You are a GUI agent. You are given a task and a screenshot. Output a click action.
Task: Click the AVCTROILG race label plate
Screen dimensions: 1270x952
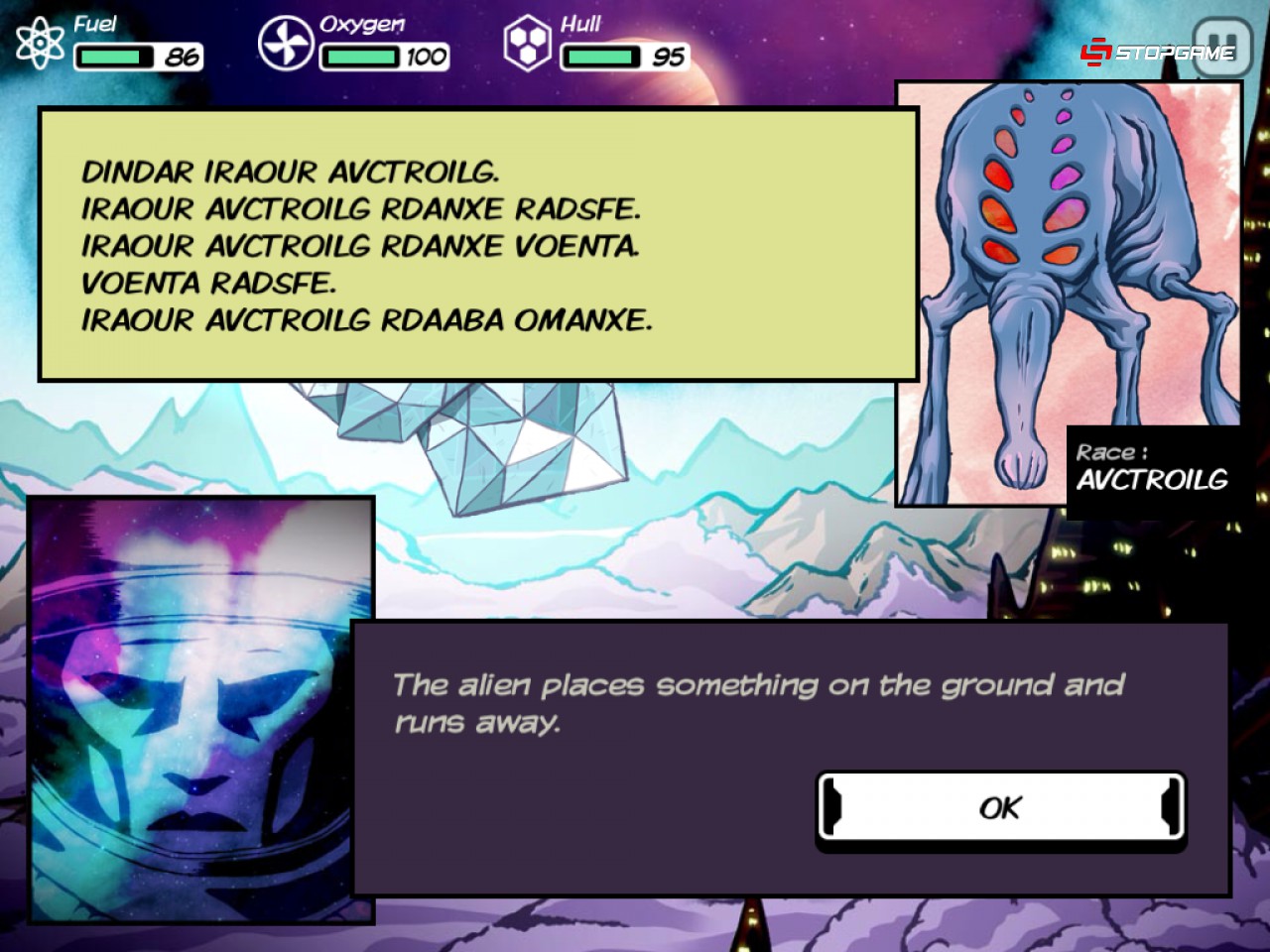click(x=1152, y=468)
